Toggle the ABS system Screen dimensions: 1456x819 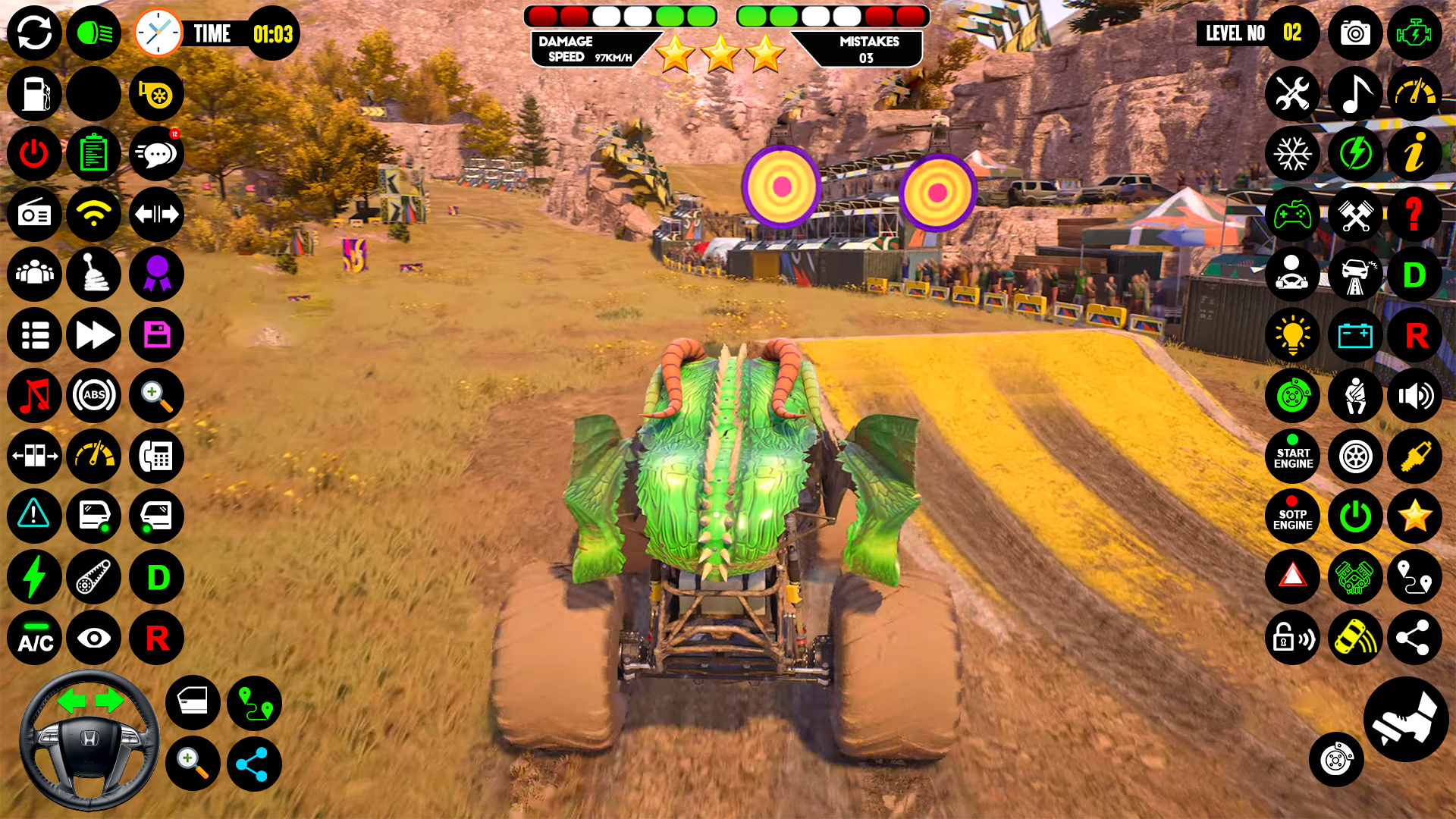pos(94,396)
